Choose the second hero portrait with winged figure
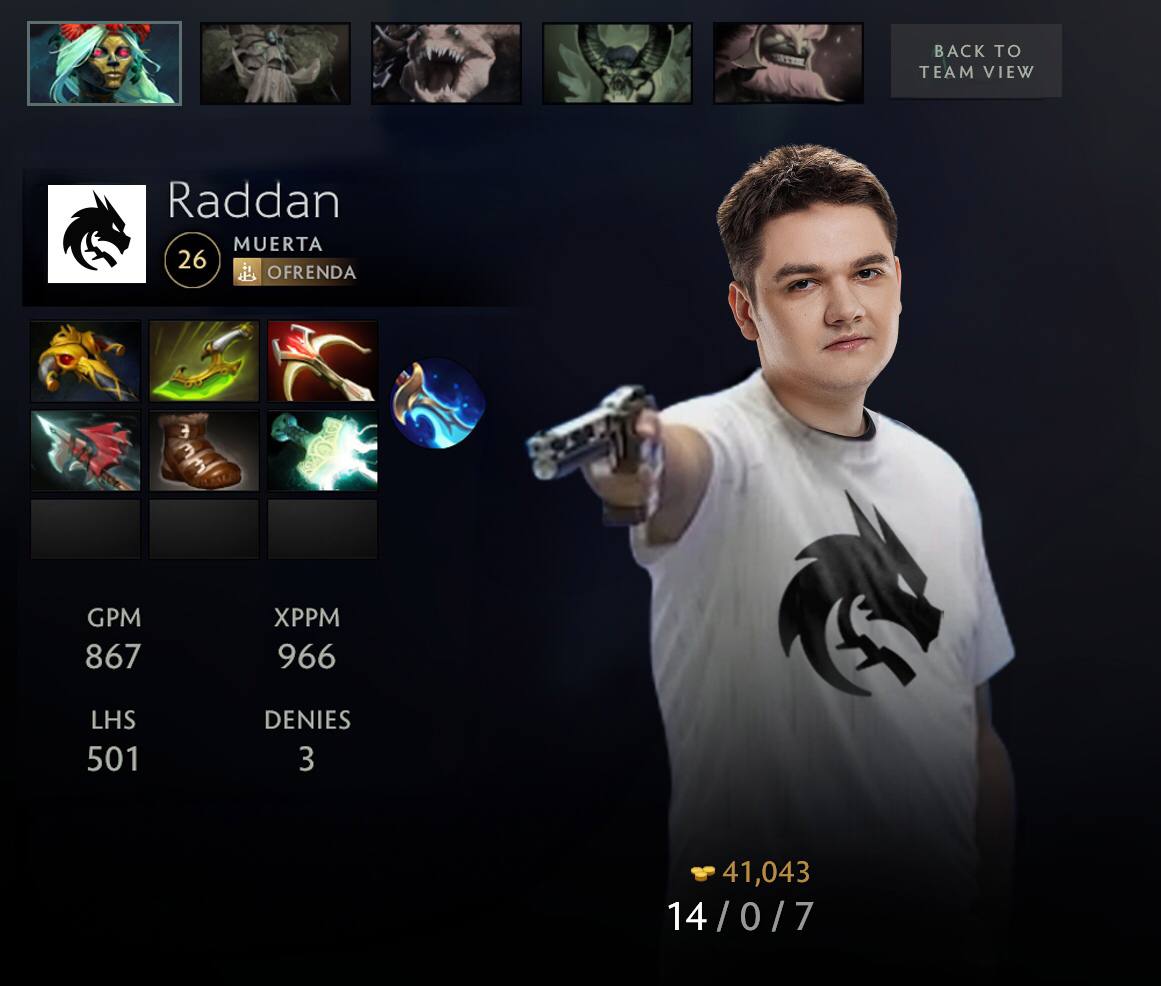The height and width of the screenshot is (986, 1161). 275,64
